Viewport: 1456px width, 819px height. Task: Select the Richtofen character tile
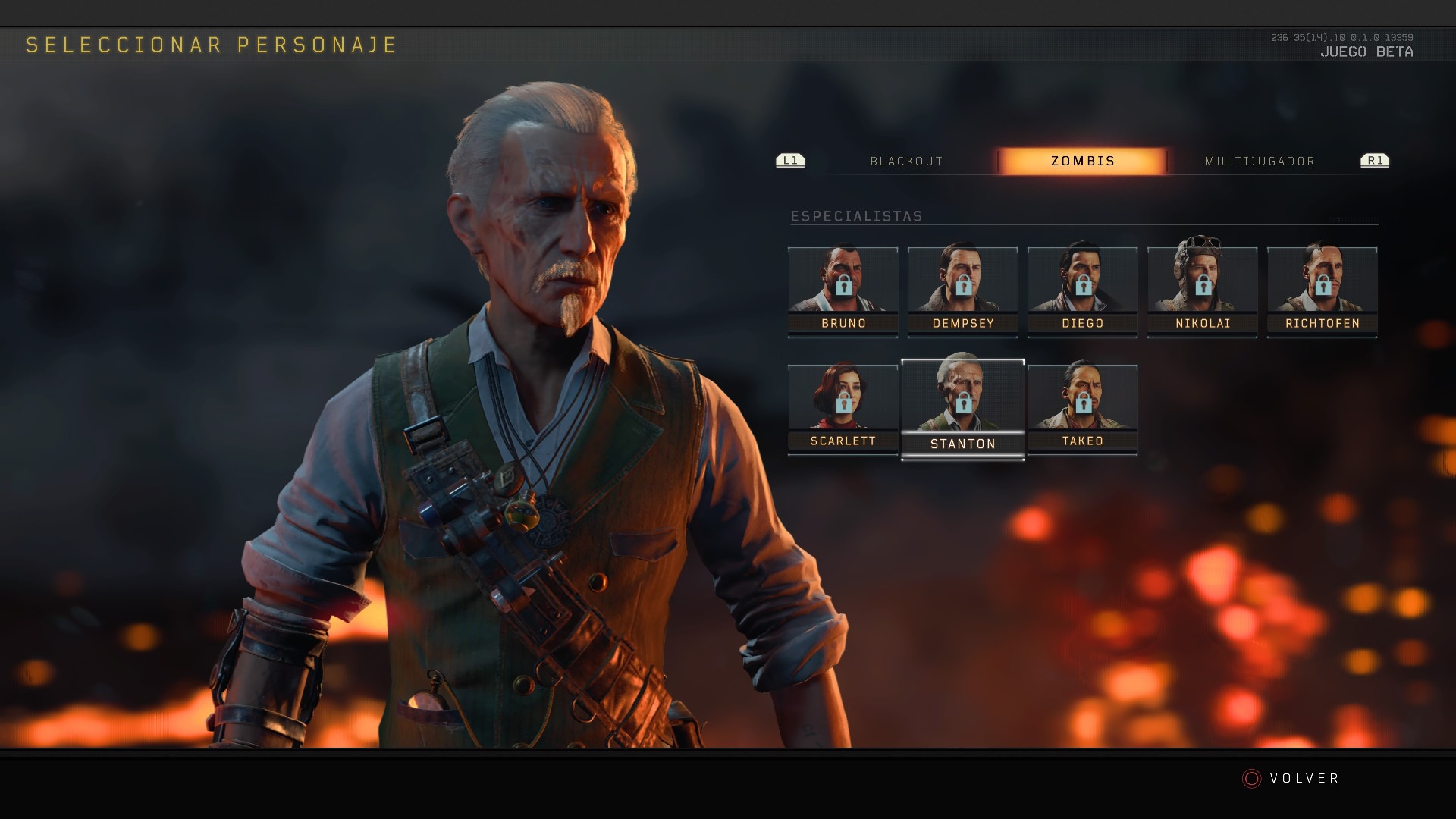point(1323,291)
